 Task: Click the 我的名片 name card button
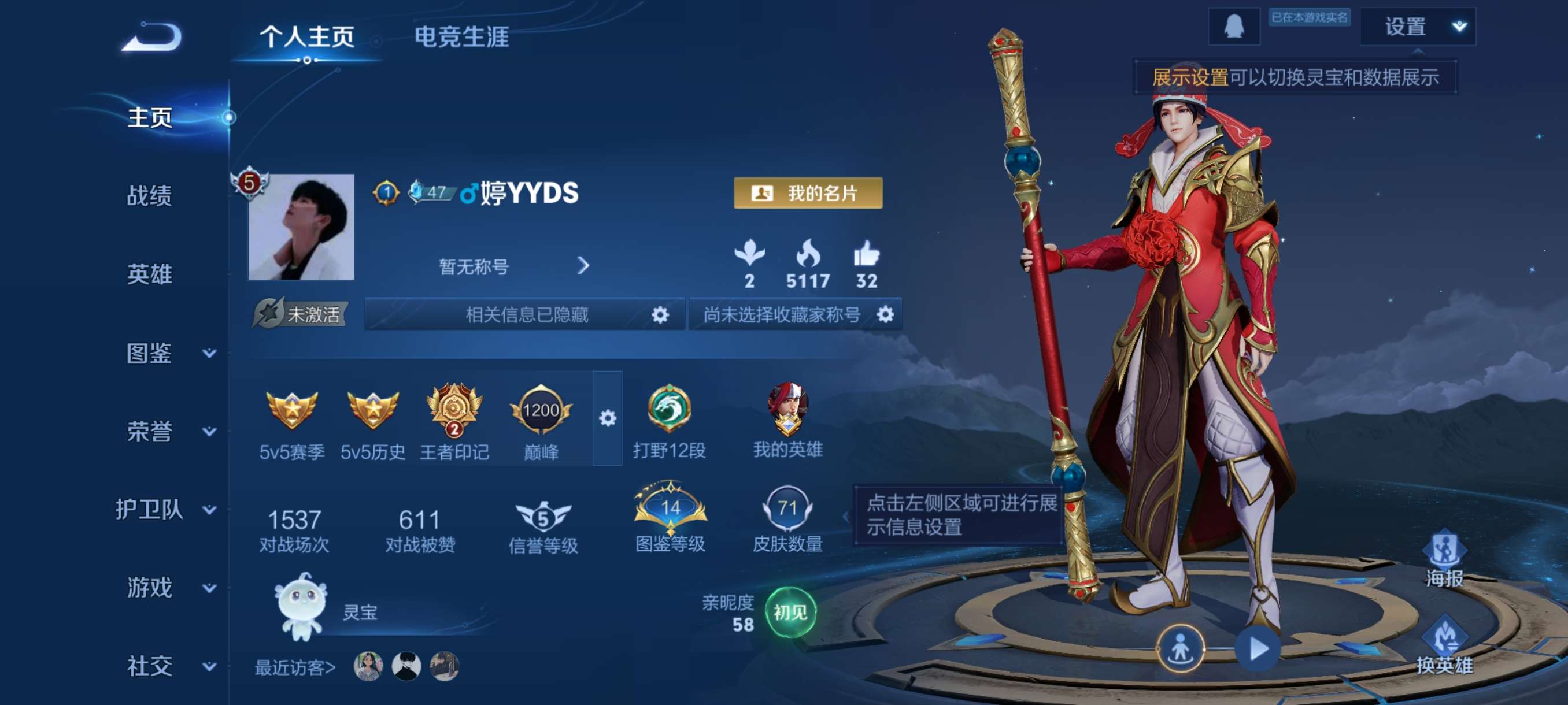[x=808, y=194]
